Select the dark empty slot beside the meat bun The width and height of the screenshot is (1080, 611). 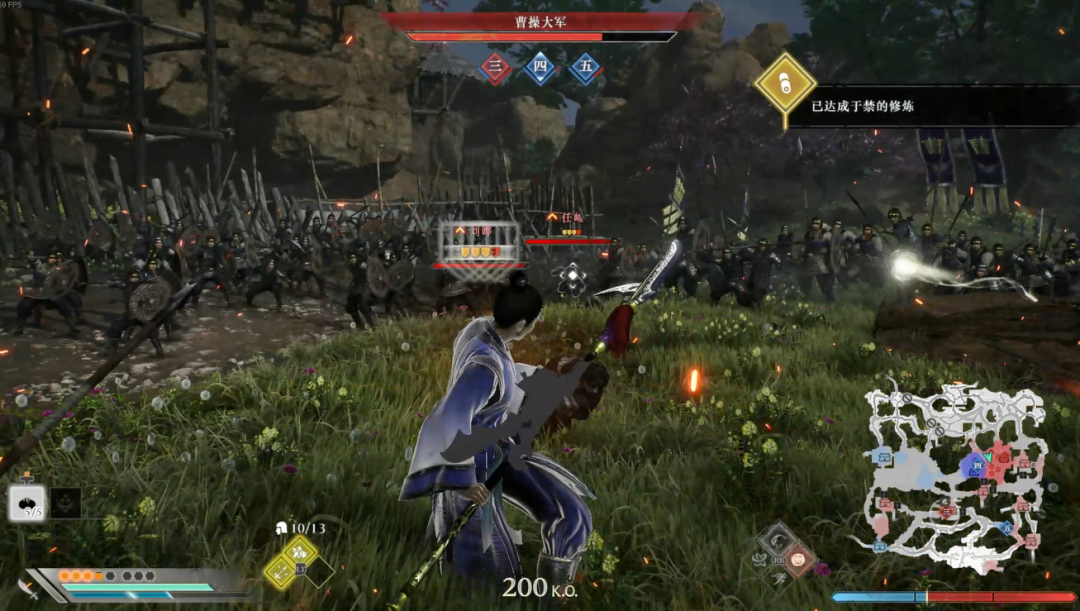pos(66,502)
